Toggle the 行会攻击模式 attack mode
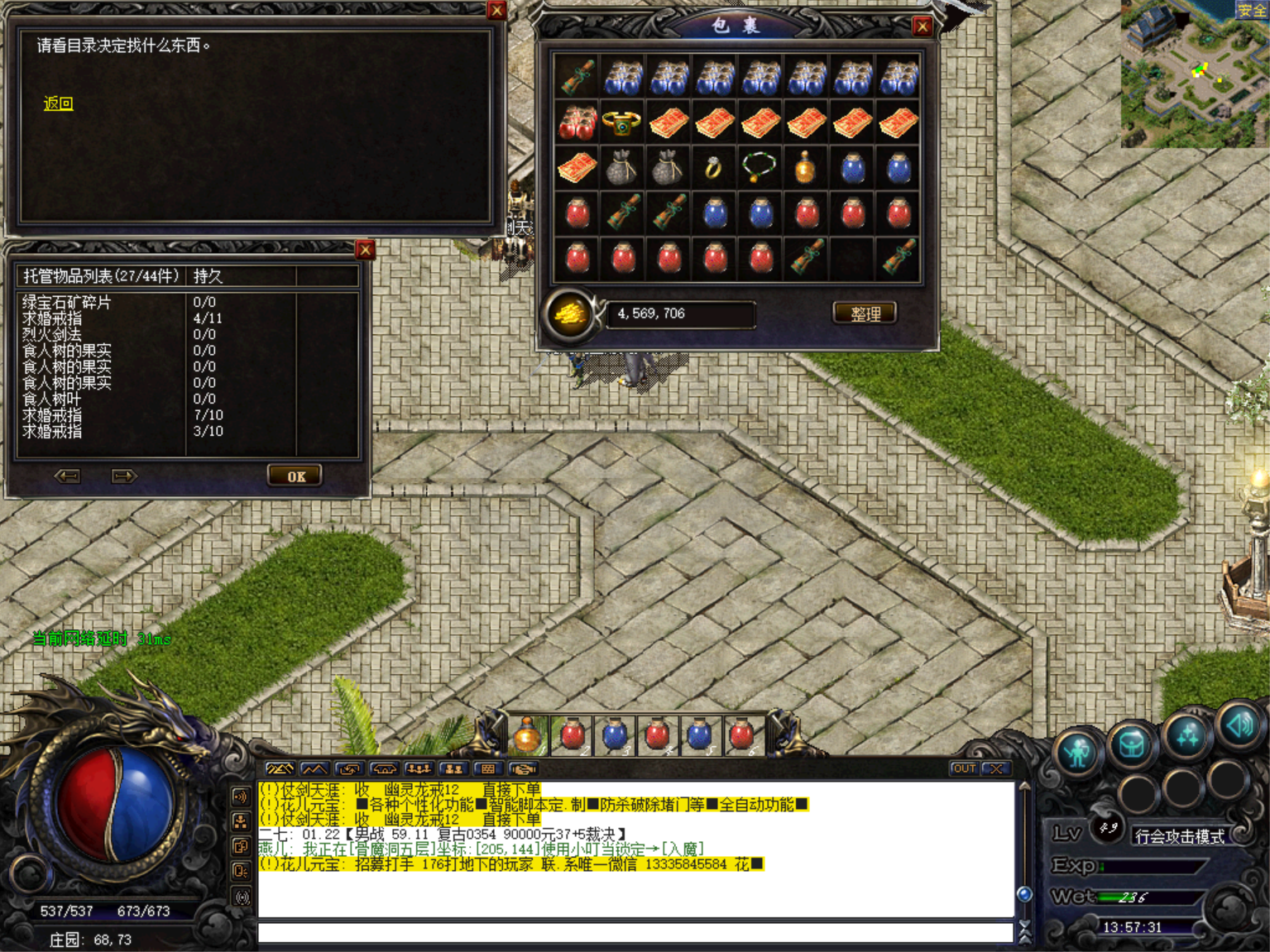 click(x=1179, y=836)
